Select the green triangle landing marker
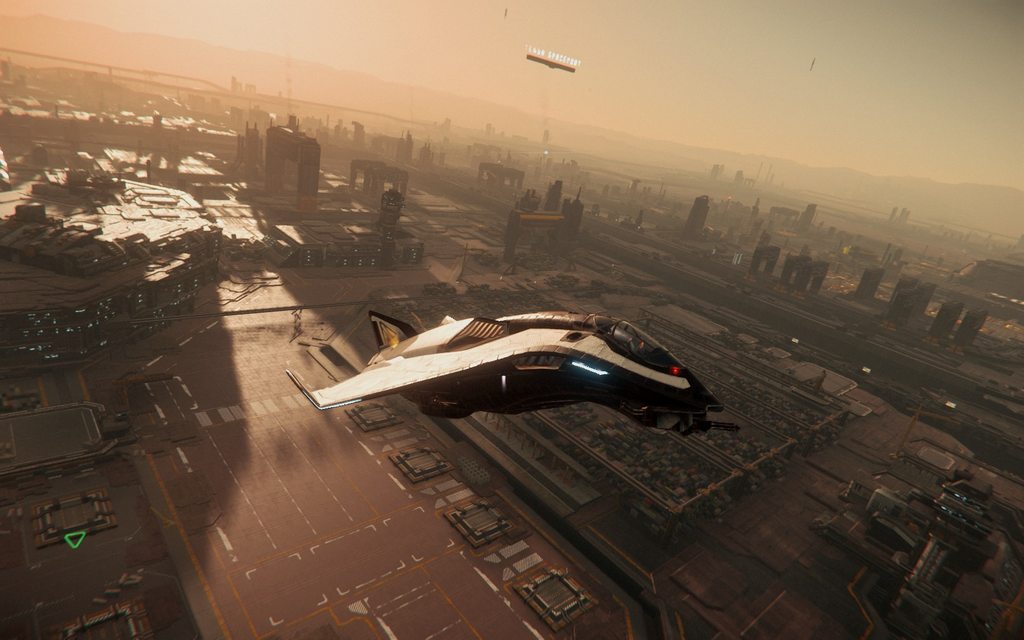This screenshot has width=1024, height=640. pos(75,538)
